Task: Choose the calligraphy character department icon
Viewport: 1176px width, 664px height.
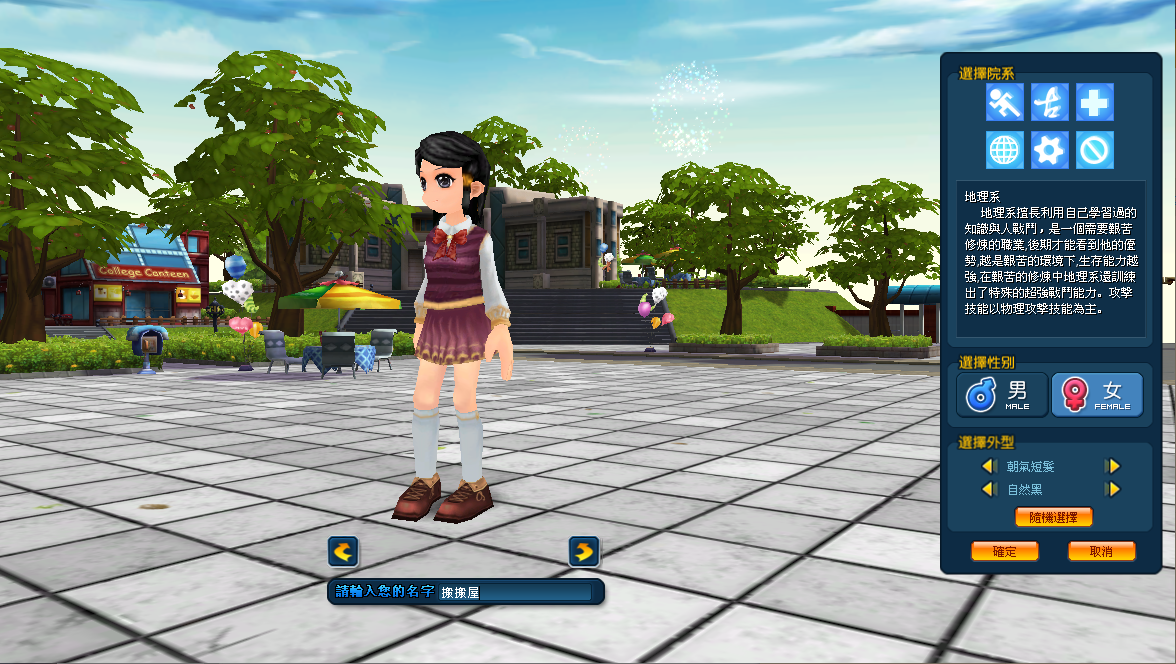Action: [1049, 102]
